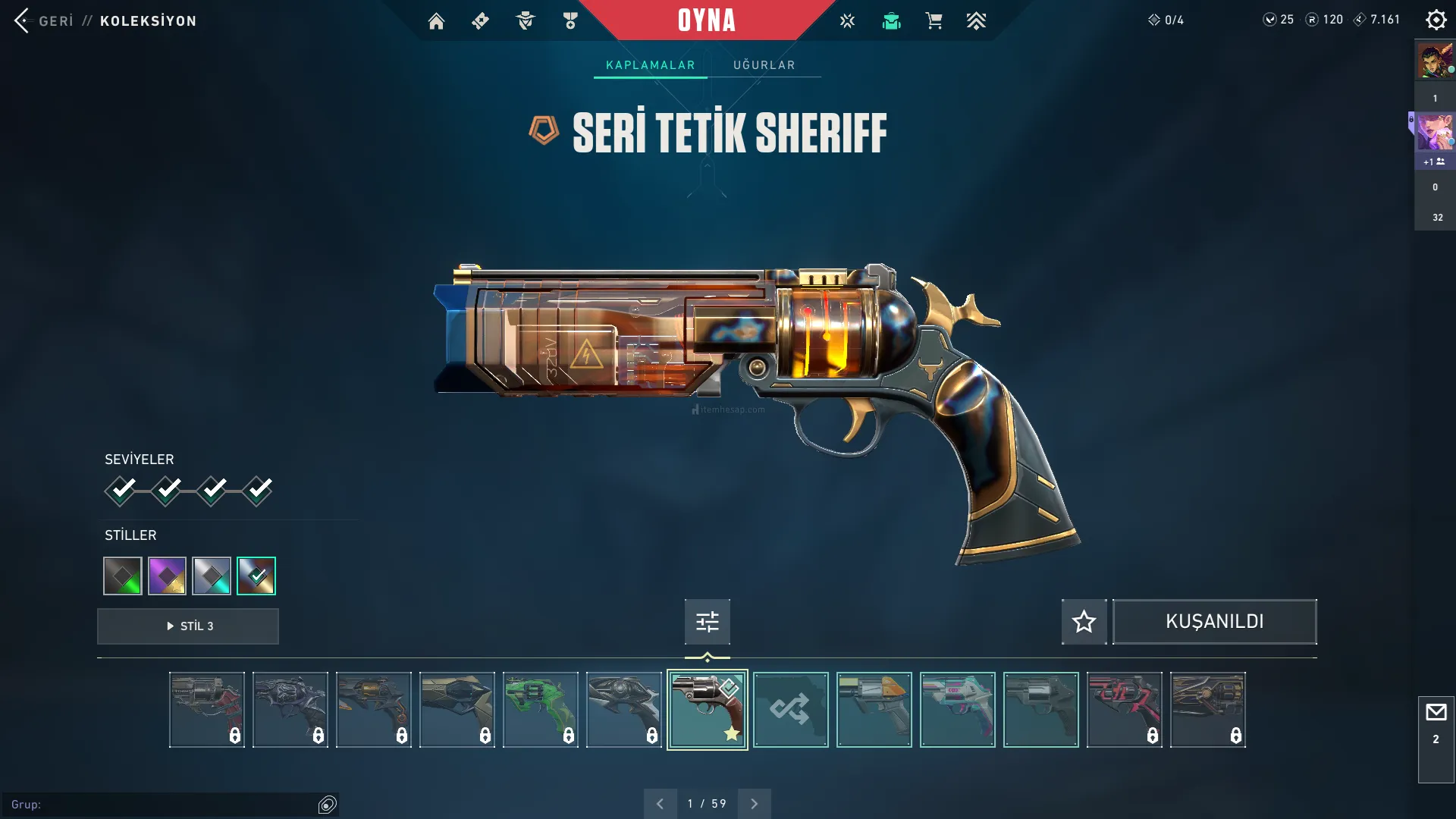Image resolution: width=1456 pixels, height=819 pixels.
Task: Choose the purple and gold style variant
Action: [167, 576]
